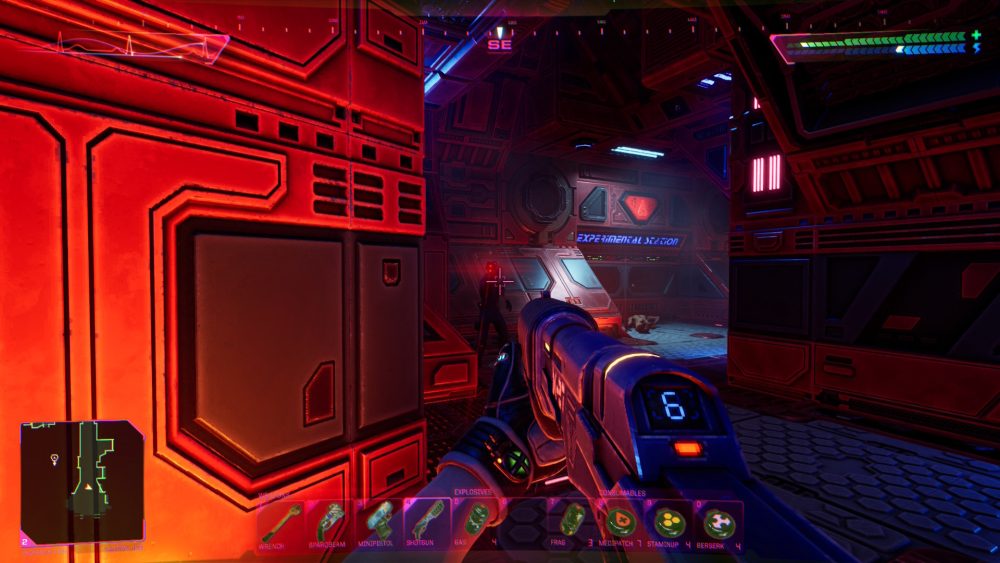1000x563 pixels.
Task: Select the Gas grenade explosive slot
Action: [475, 523]
